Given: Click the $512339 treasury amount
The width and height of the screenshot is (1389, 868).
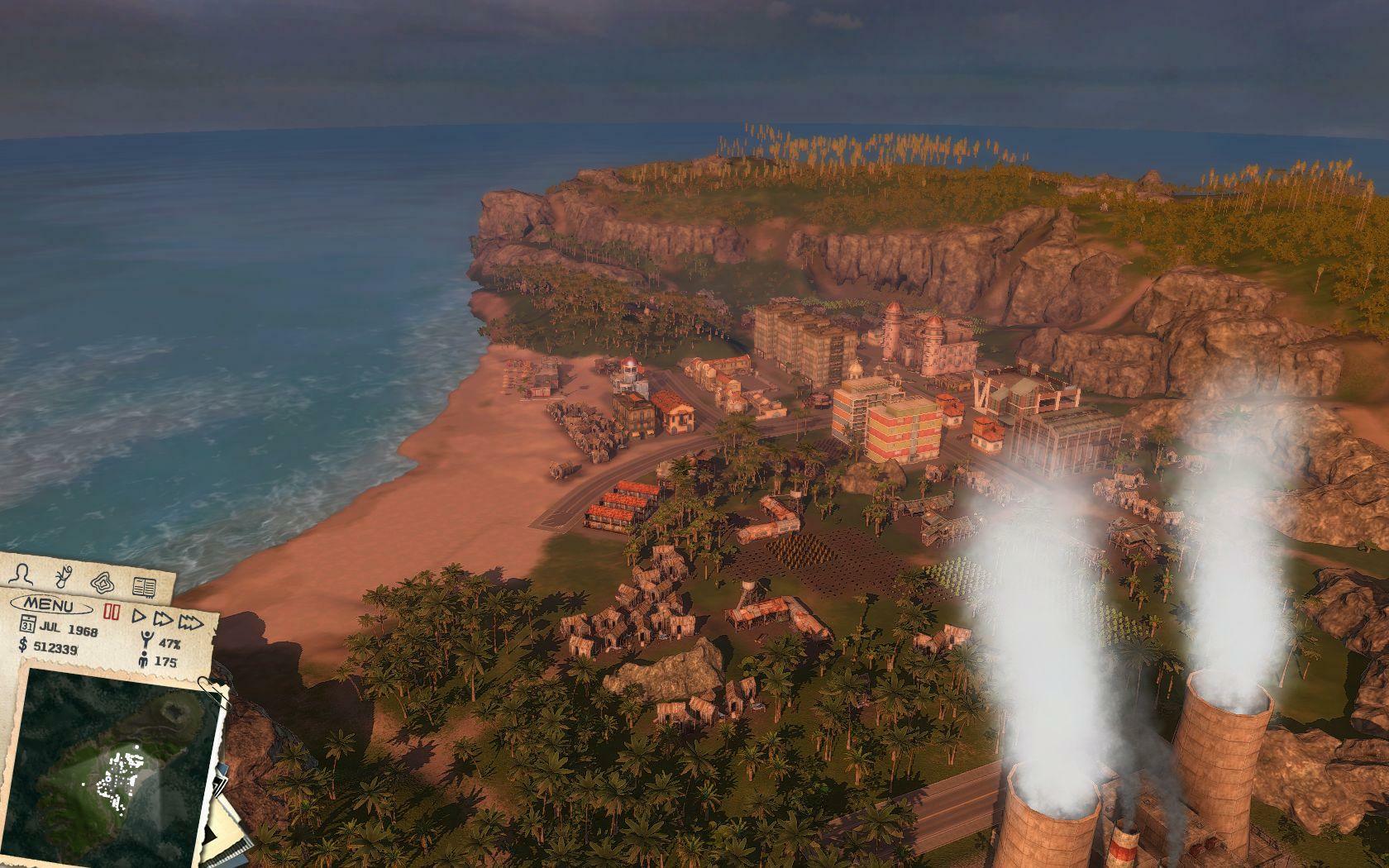Looking at the screenshot, I should point(55,648).
